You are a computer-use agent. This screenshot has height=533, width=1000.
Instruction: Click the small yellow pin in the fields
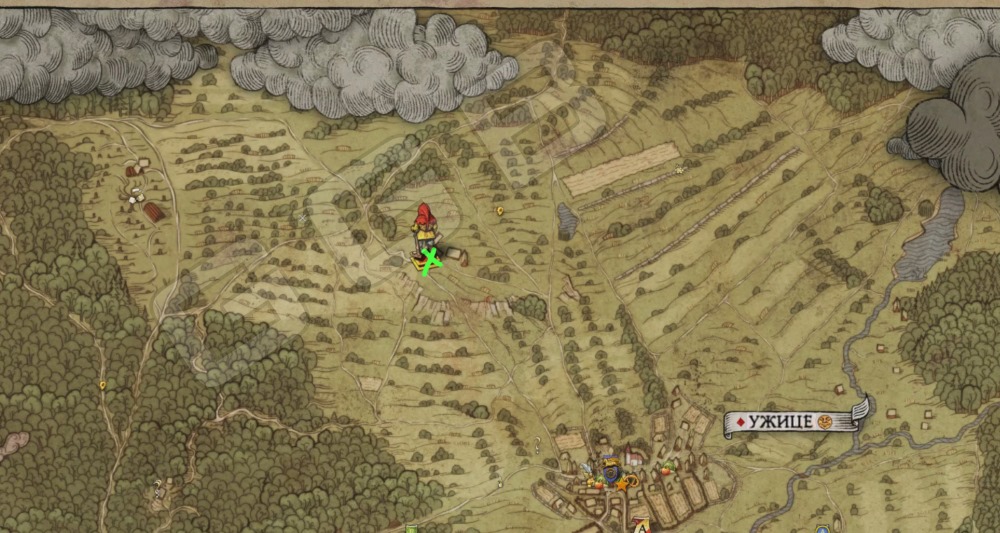(x=500, y=211)
